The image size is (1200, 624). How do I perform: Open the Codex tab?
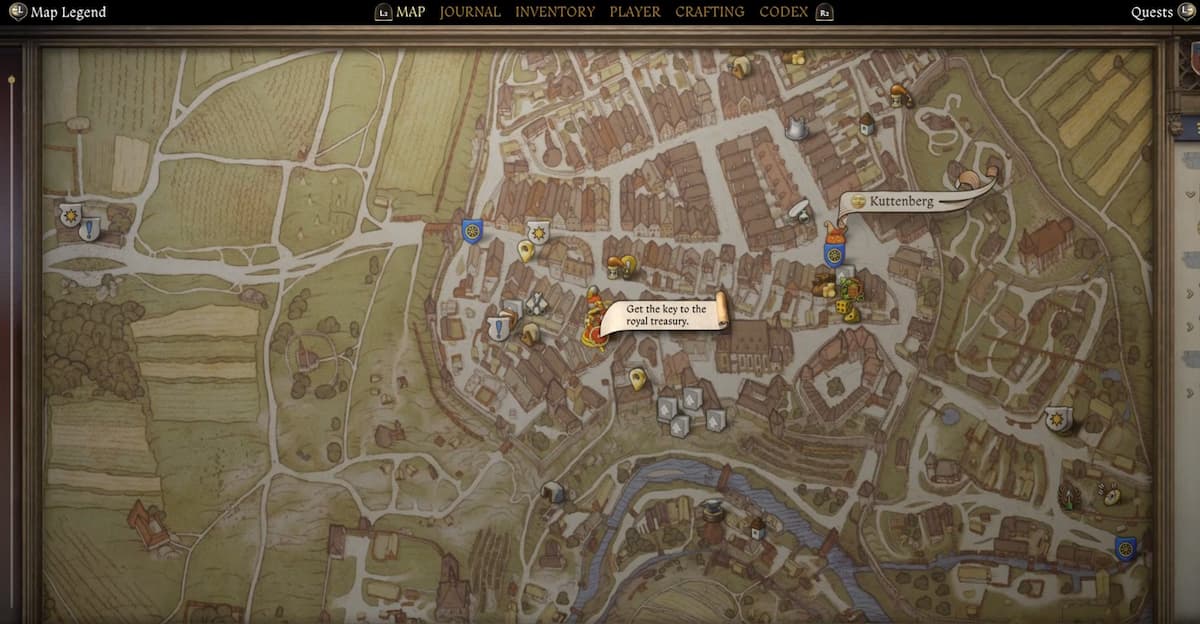[x=784, y=12]
